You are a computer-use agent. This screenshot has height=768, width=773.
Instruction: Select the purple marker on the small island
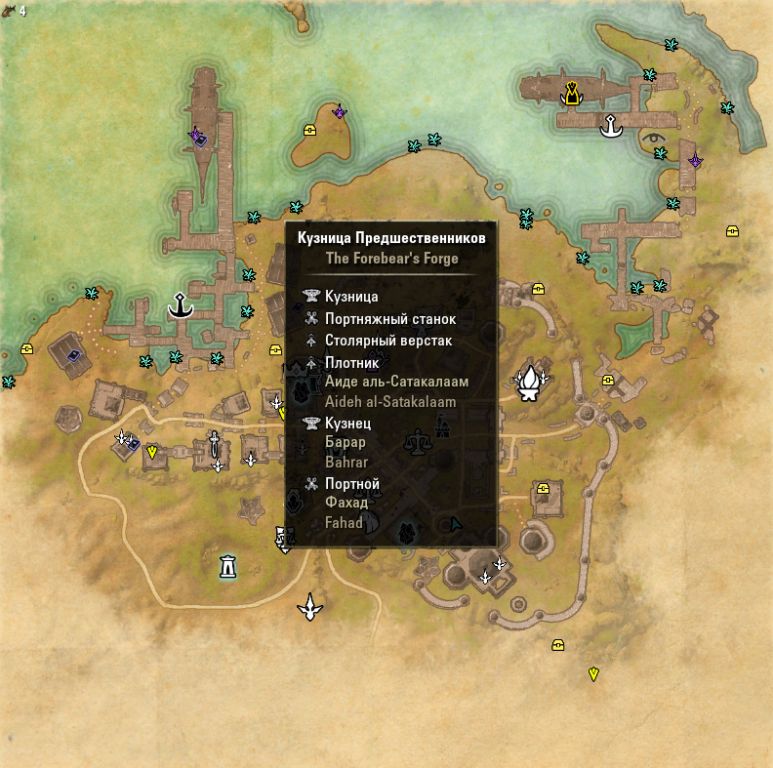click(x=340, y=112)
